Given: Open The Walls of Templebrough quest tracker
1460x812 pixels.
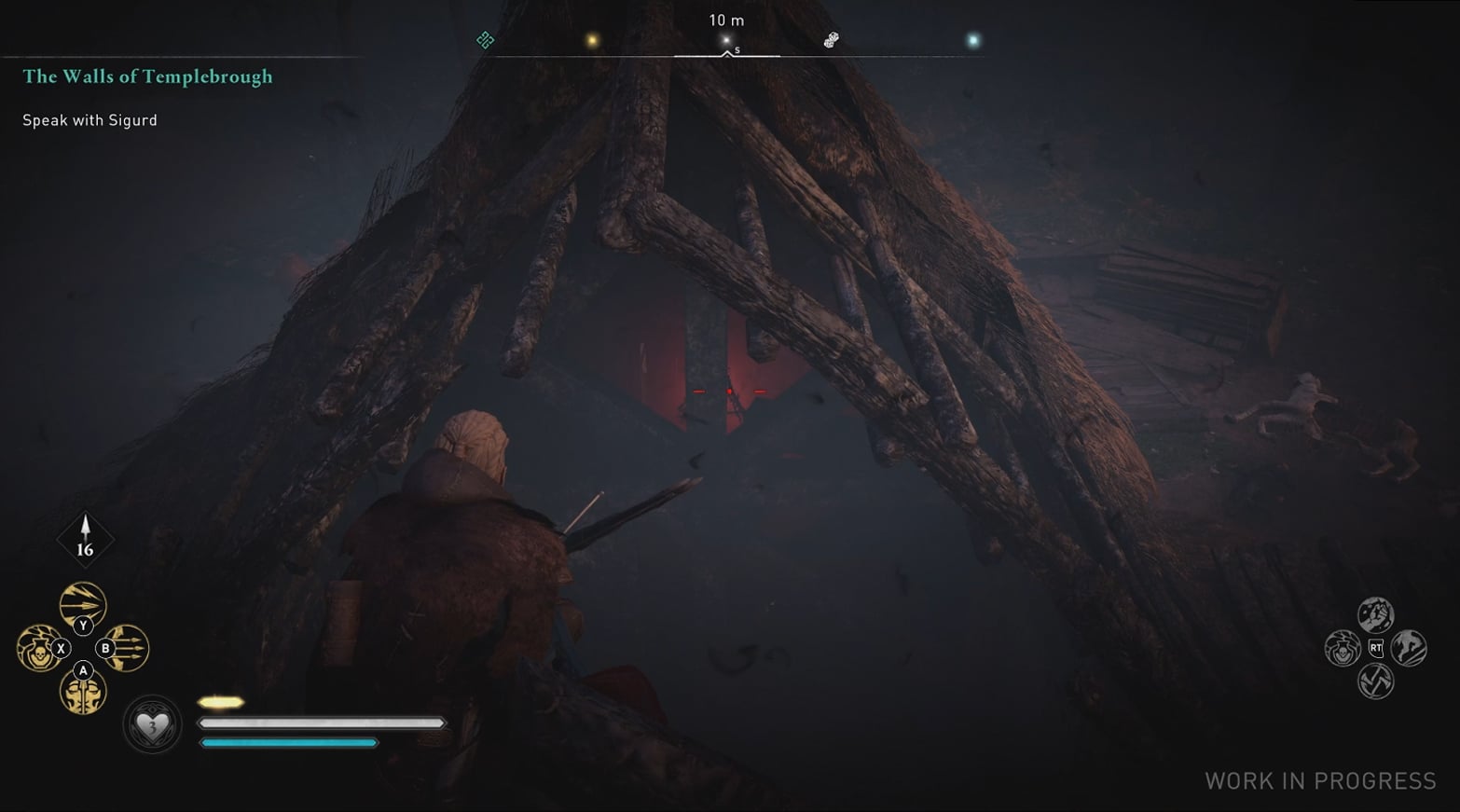Looking at the screenshot, I should coord(147,76).
